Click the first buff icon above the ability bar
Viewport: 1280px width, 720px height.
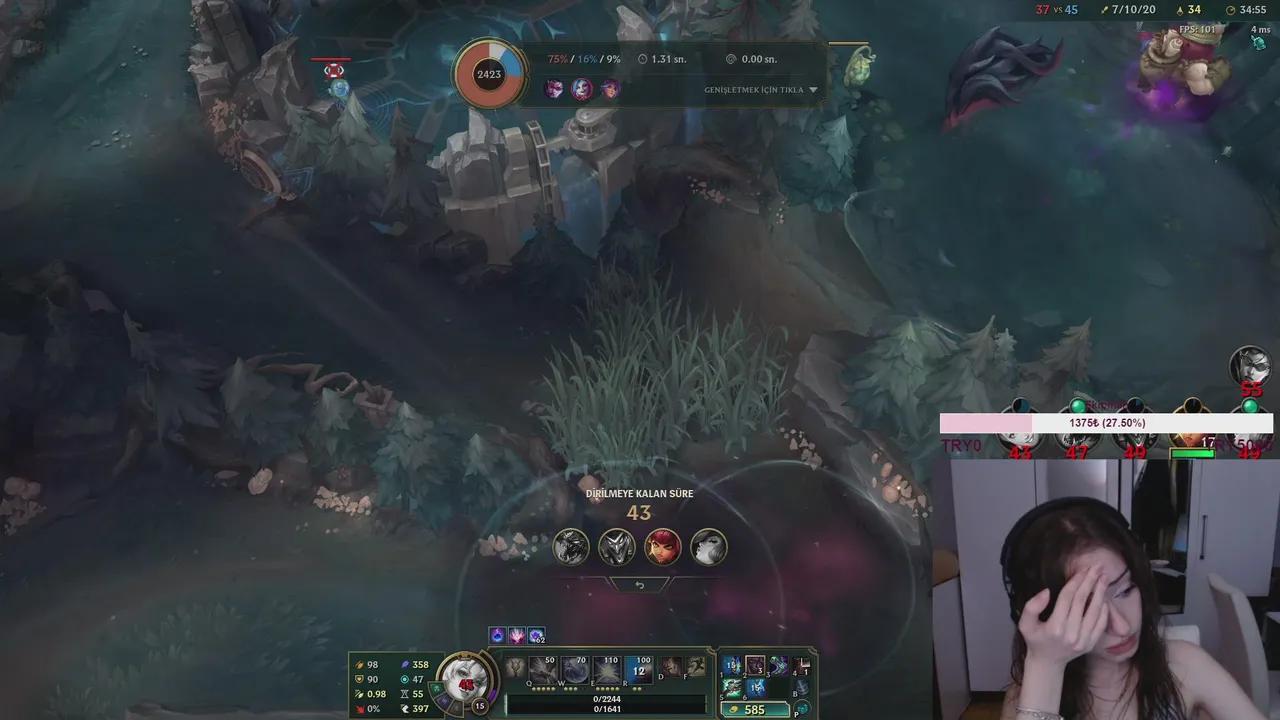[x=497, y=636]
